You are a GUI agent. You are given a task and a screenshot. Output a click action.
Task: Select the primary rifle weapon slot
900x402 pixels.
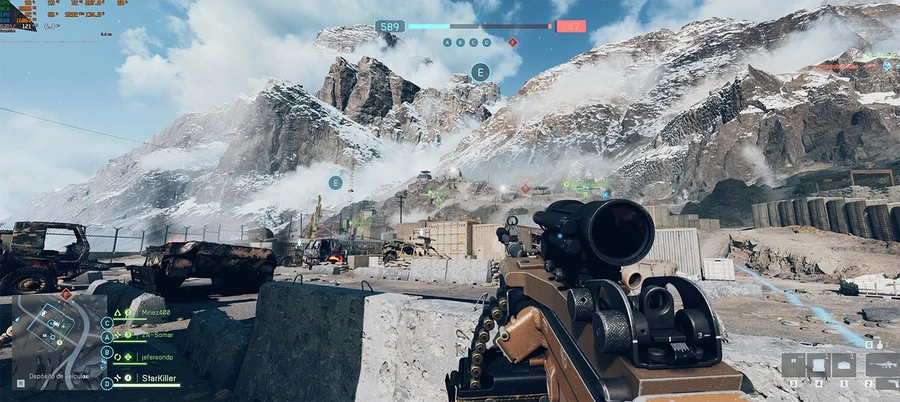pos(884,365)
